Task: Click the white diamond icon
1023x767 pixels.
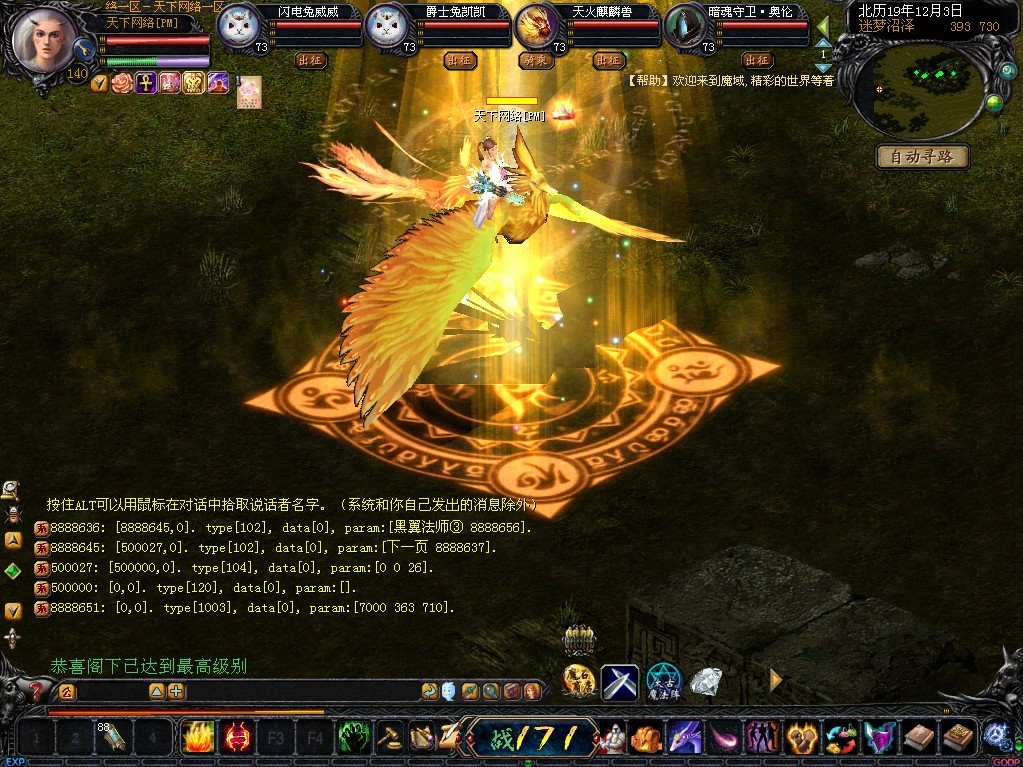Action: point(706,682)
